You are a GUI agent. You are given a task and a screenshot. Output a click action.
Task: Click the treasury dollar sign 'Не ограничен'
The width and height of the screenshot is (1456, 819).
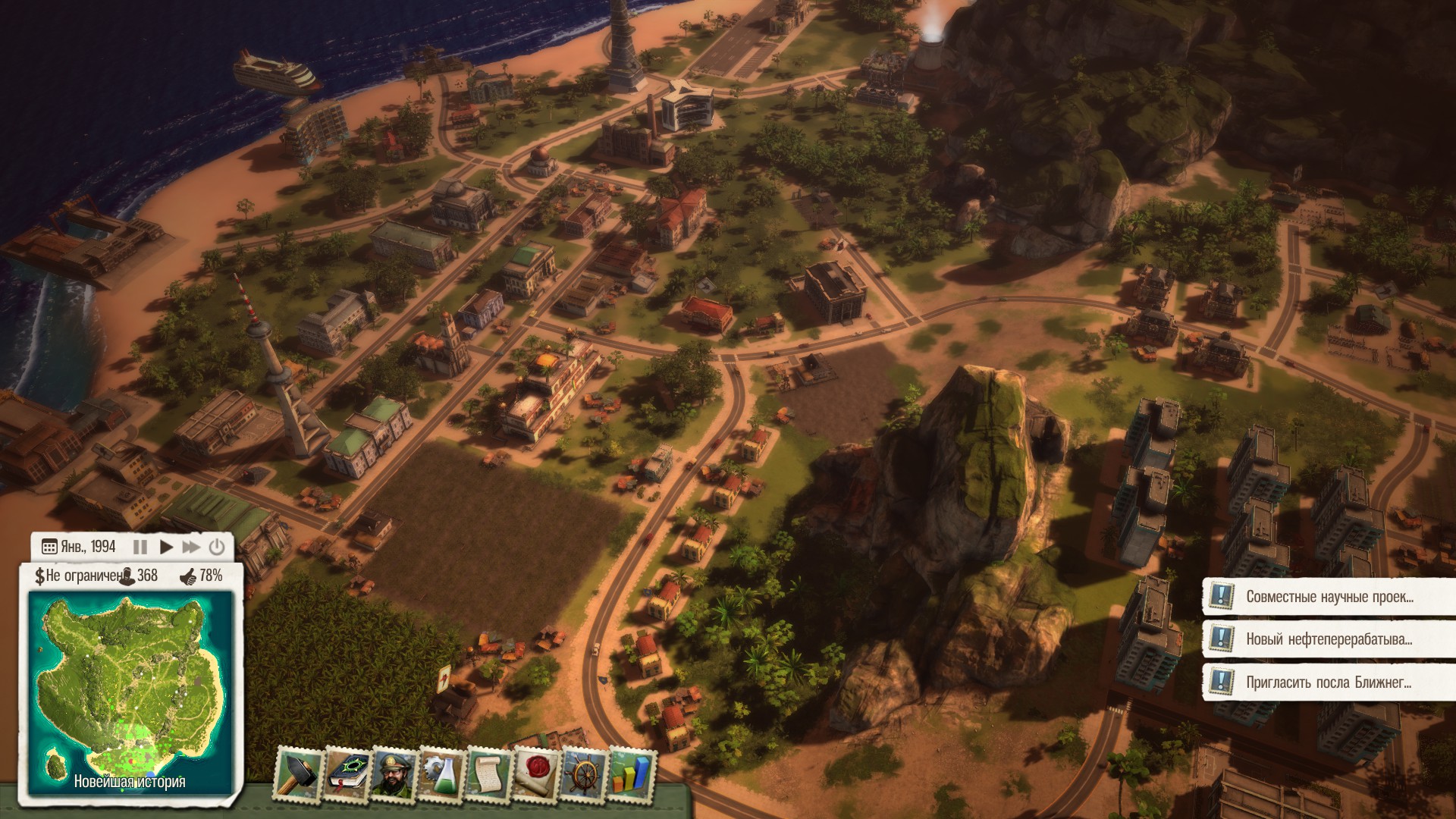coord(39,576)
